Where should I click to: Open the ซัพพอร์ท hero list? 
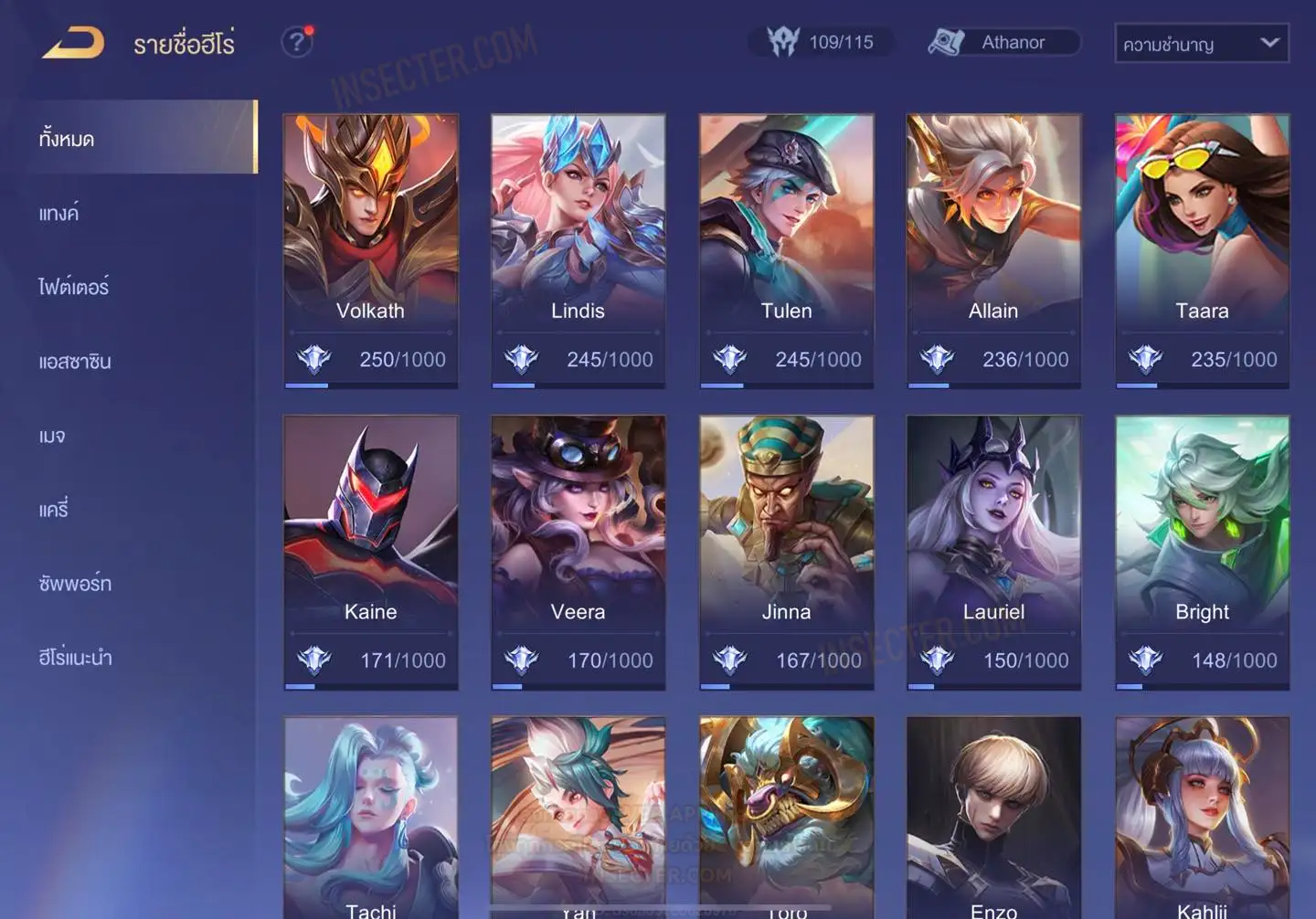click(x=75, y=584)
